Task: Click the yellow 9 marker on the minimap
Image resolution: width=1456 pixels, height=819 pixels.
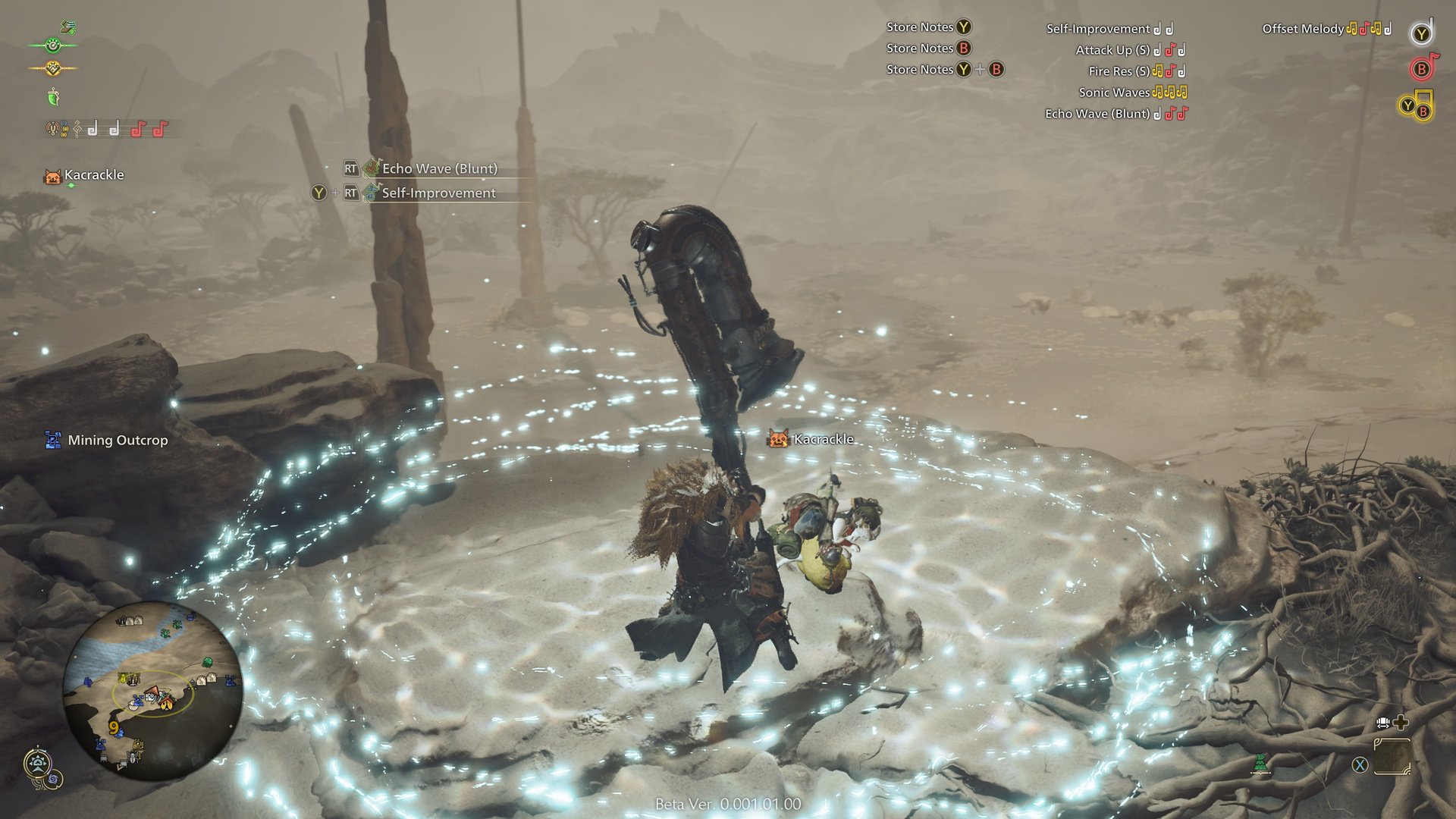Action: pyautogui.click(x=114, y=728)
